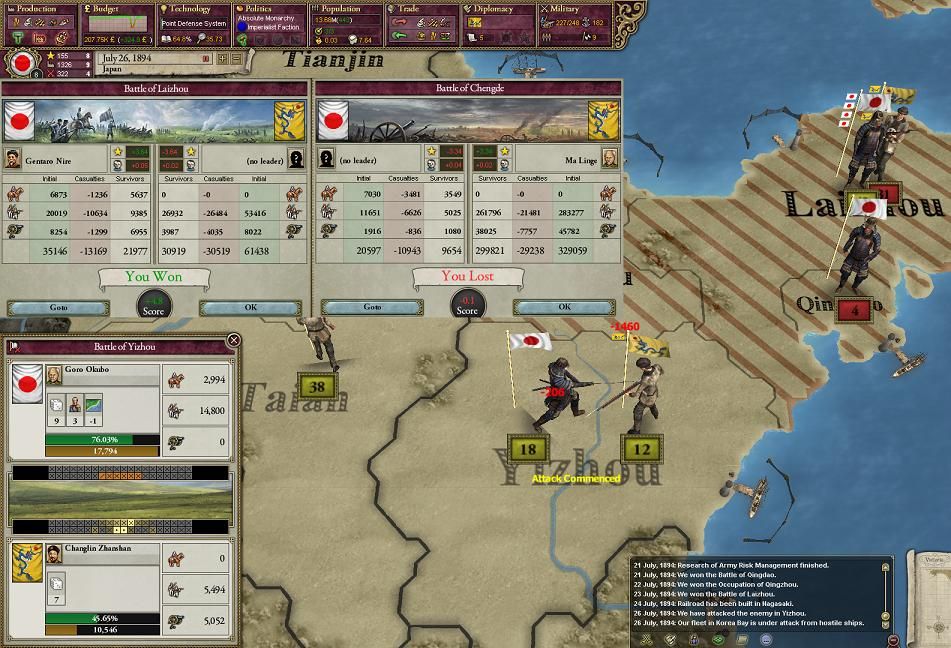The image size is (951, 648).
Task: Close the Battle of Yizhou panel
Action: click(x=233, y=340)
